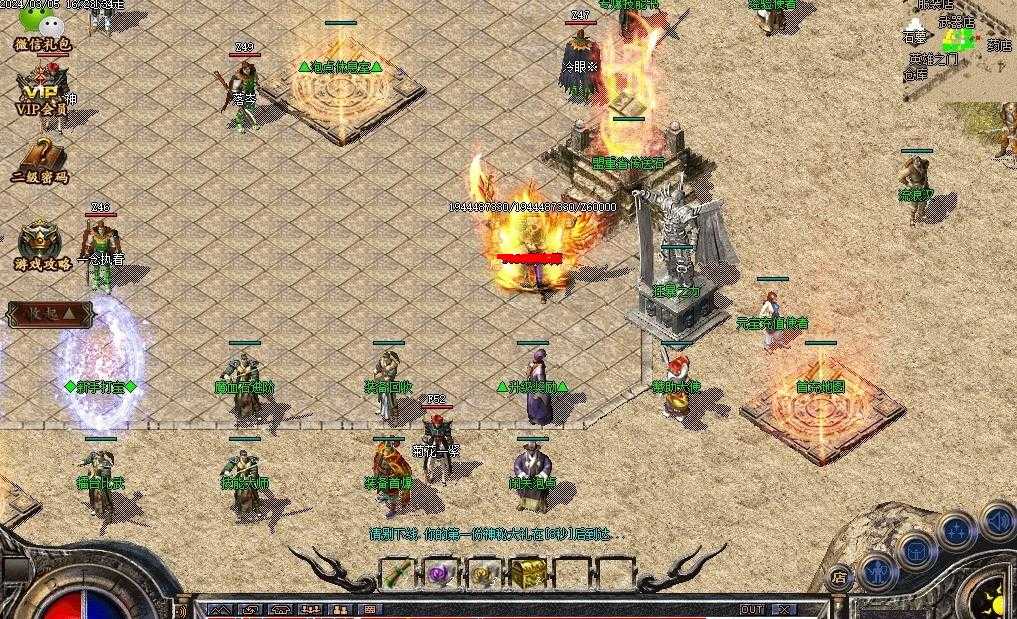
Task: Open the 店 shop button
Action: [840, 577]
